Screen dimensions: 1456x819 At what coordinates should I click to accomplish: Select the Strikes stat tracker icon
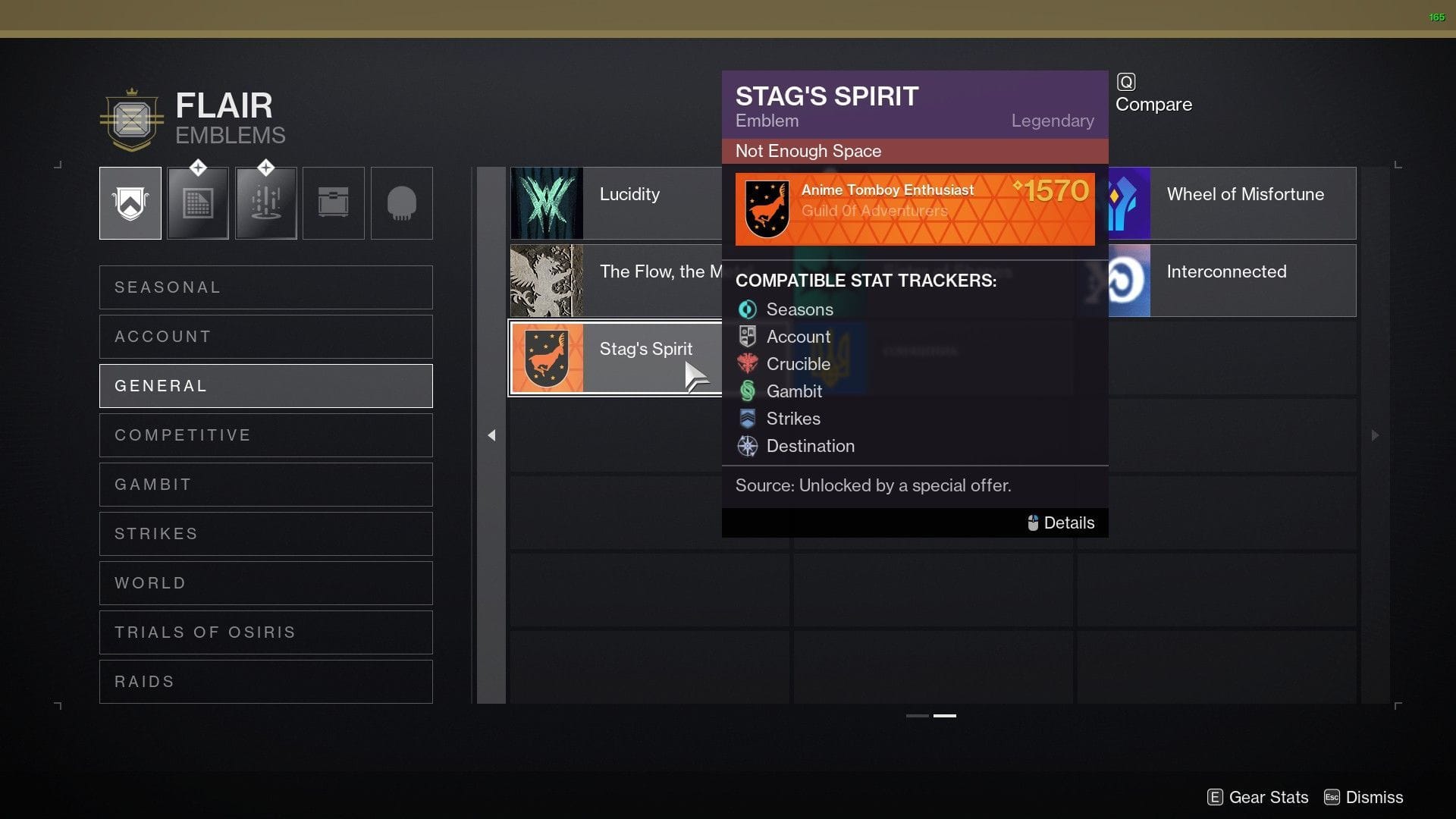[x=748, y=419]
